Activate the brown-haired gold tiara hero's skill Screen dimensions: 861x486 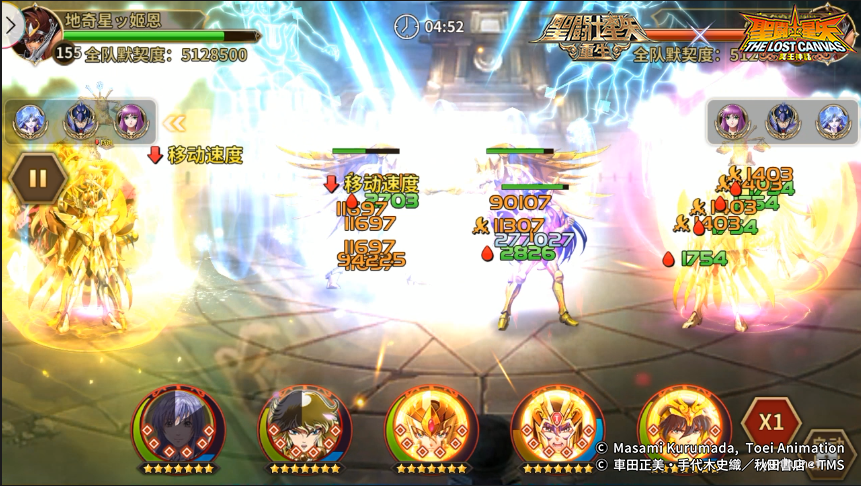[x=682, y=426]
